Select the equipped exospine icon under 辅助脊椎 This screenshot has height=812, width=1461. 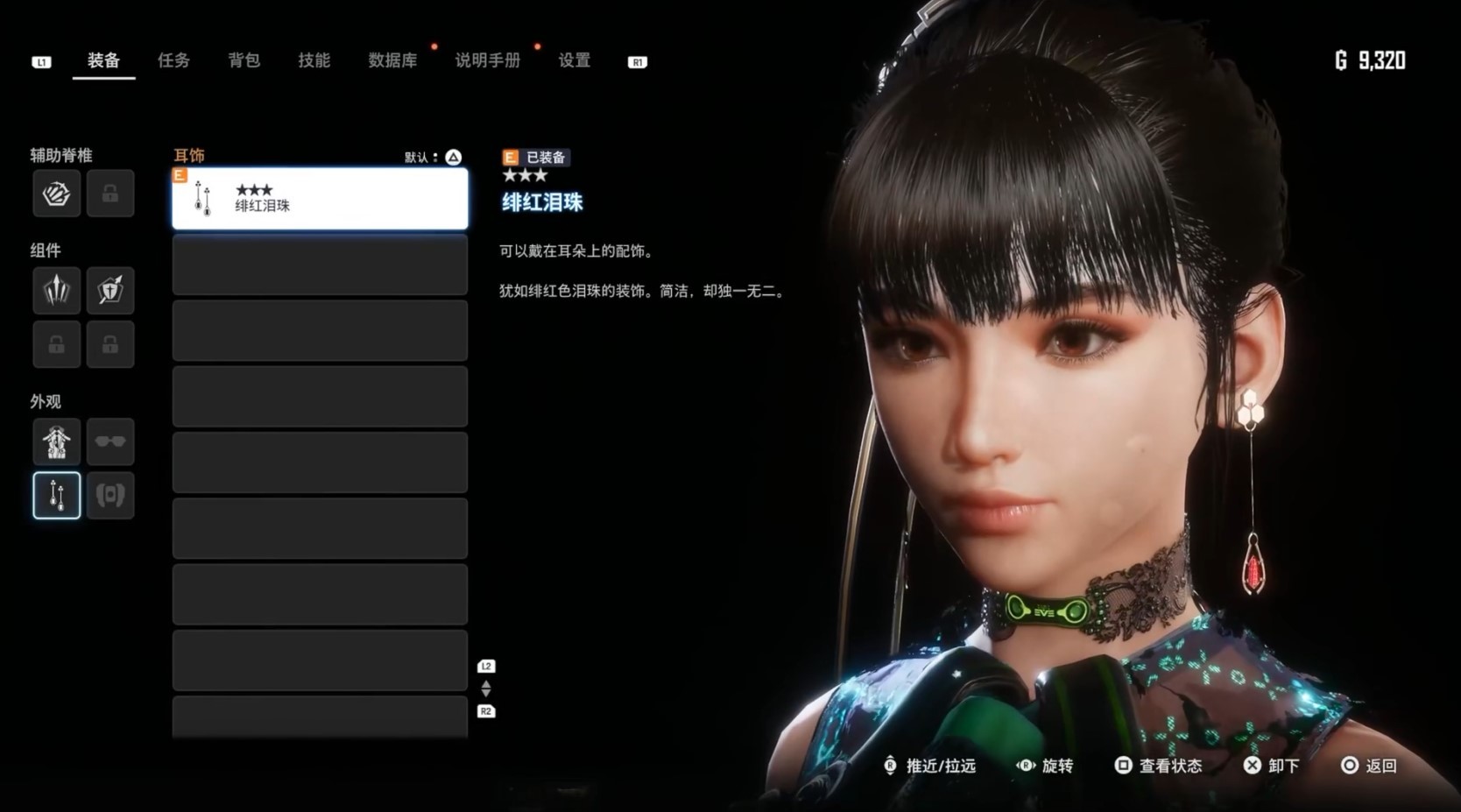click(x=56, y=194)
